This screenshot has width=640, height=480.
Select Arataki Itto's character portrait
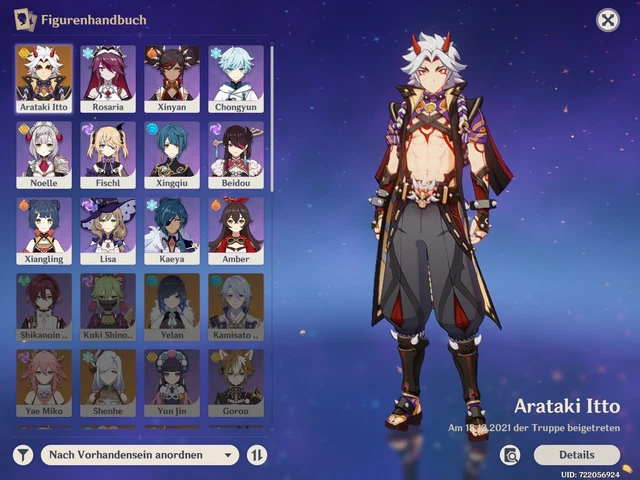point(44,76)
